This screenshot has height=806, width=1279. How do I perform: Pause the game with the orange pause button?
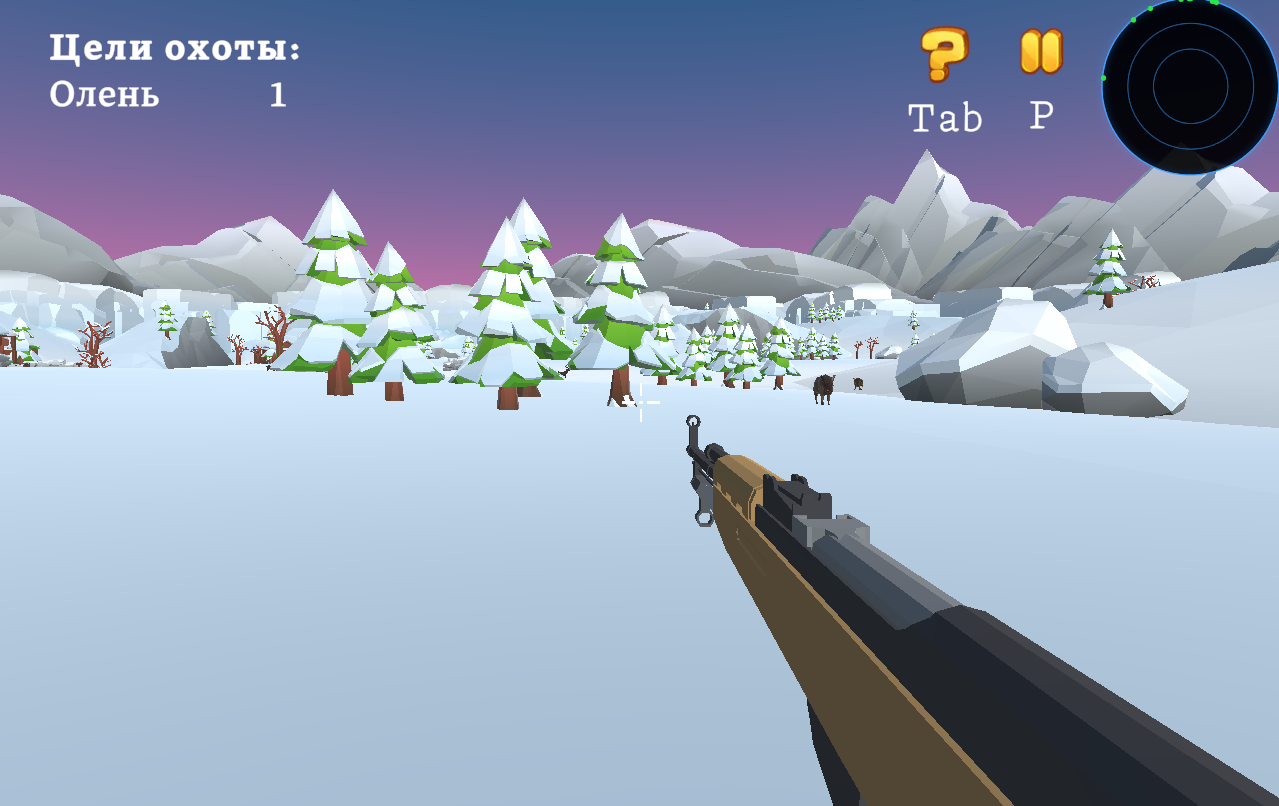(x=1041, y=51)
